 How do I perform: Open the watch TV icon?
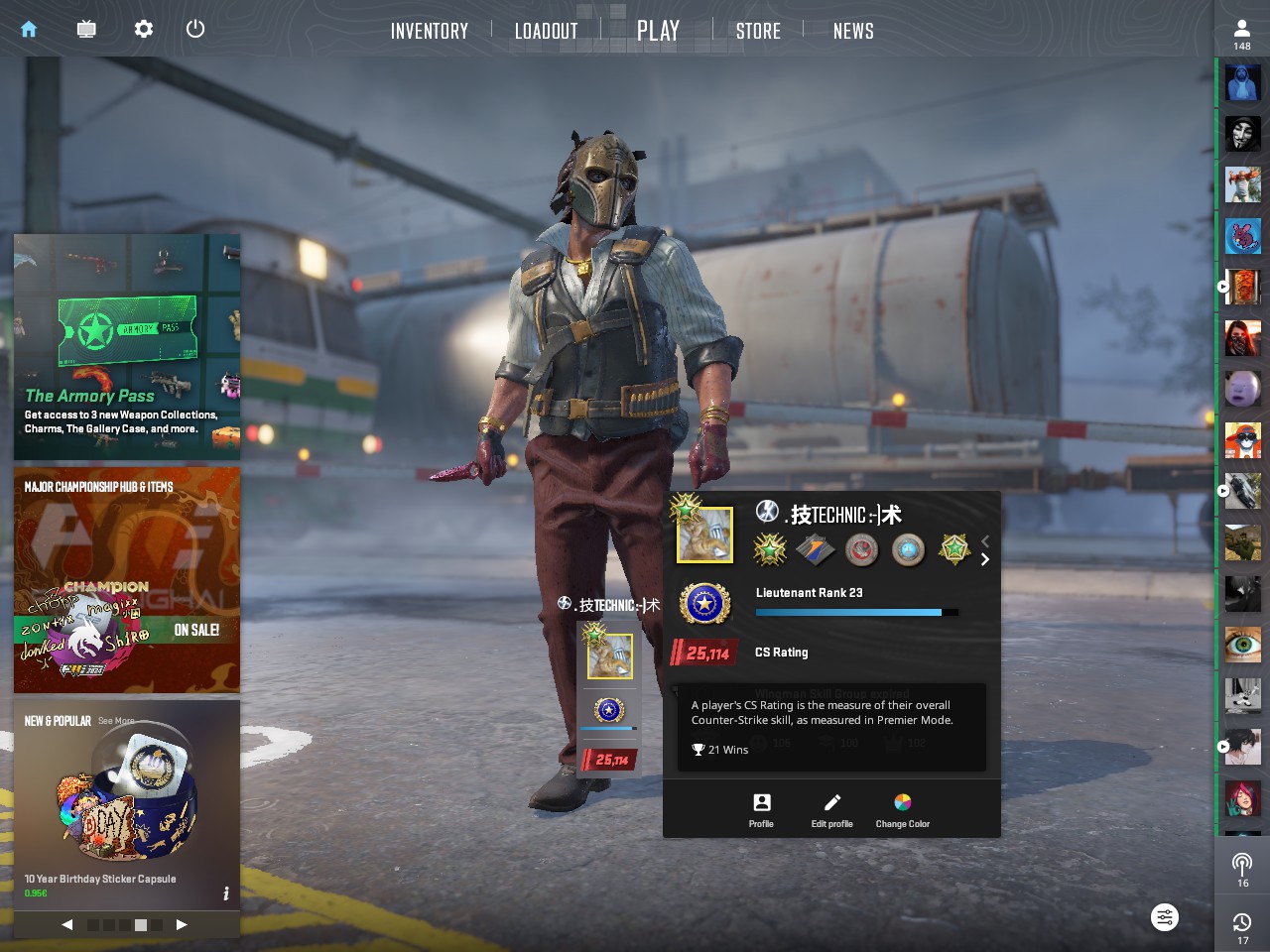tap(86, 29)
